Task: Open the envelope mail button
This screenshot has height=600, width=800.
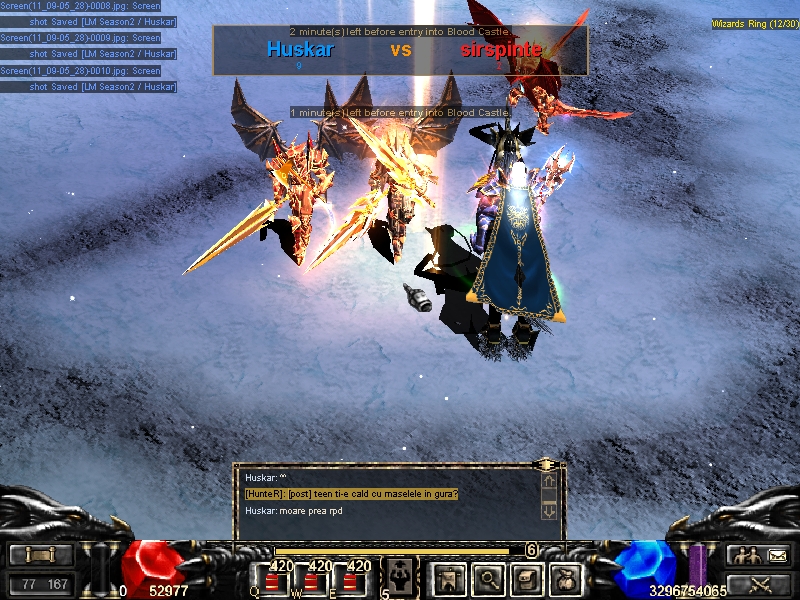Action: (x=777, y=555)
